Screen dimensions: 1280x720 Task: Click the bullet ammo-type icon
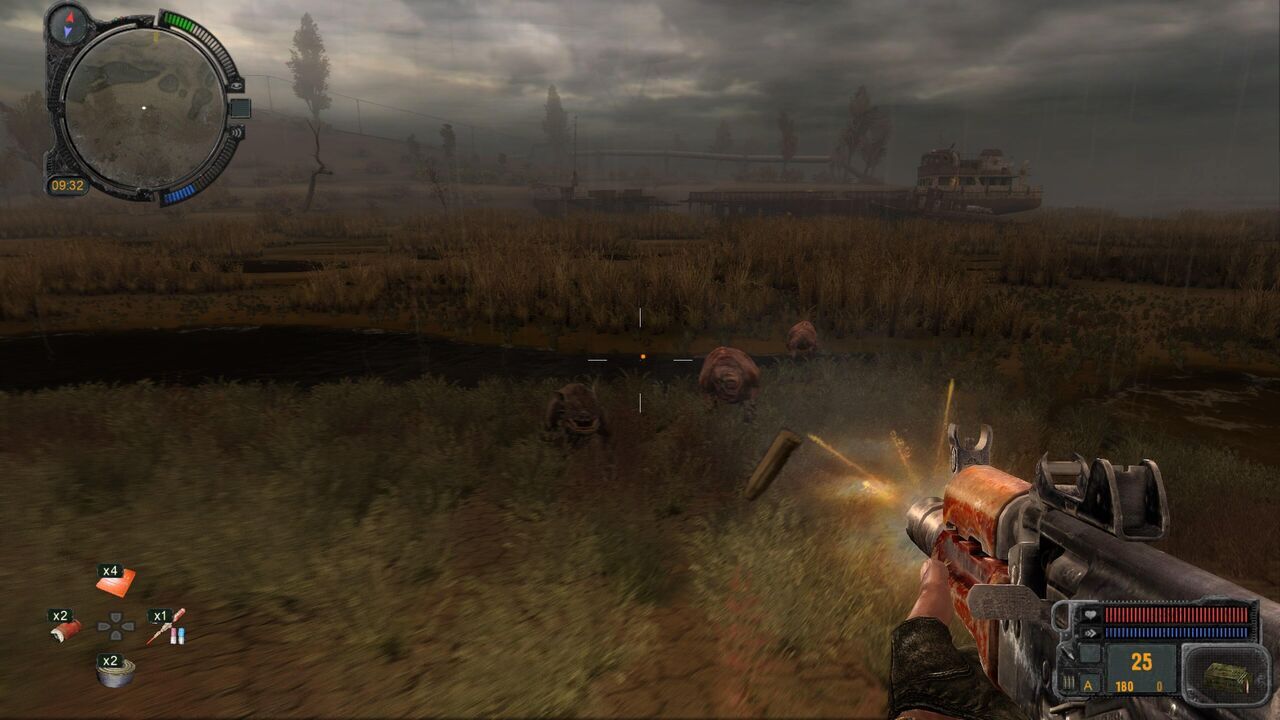(1068, 680)
